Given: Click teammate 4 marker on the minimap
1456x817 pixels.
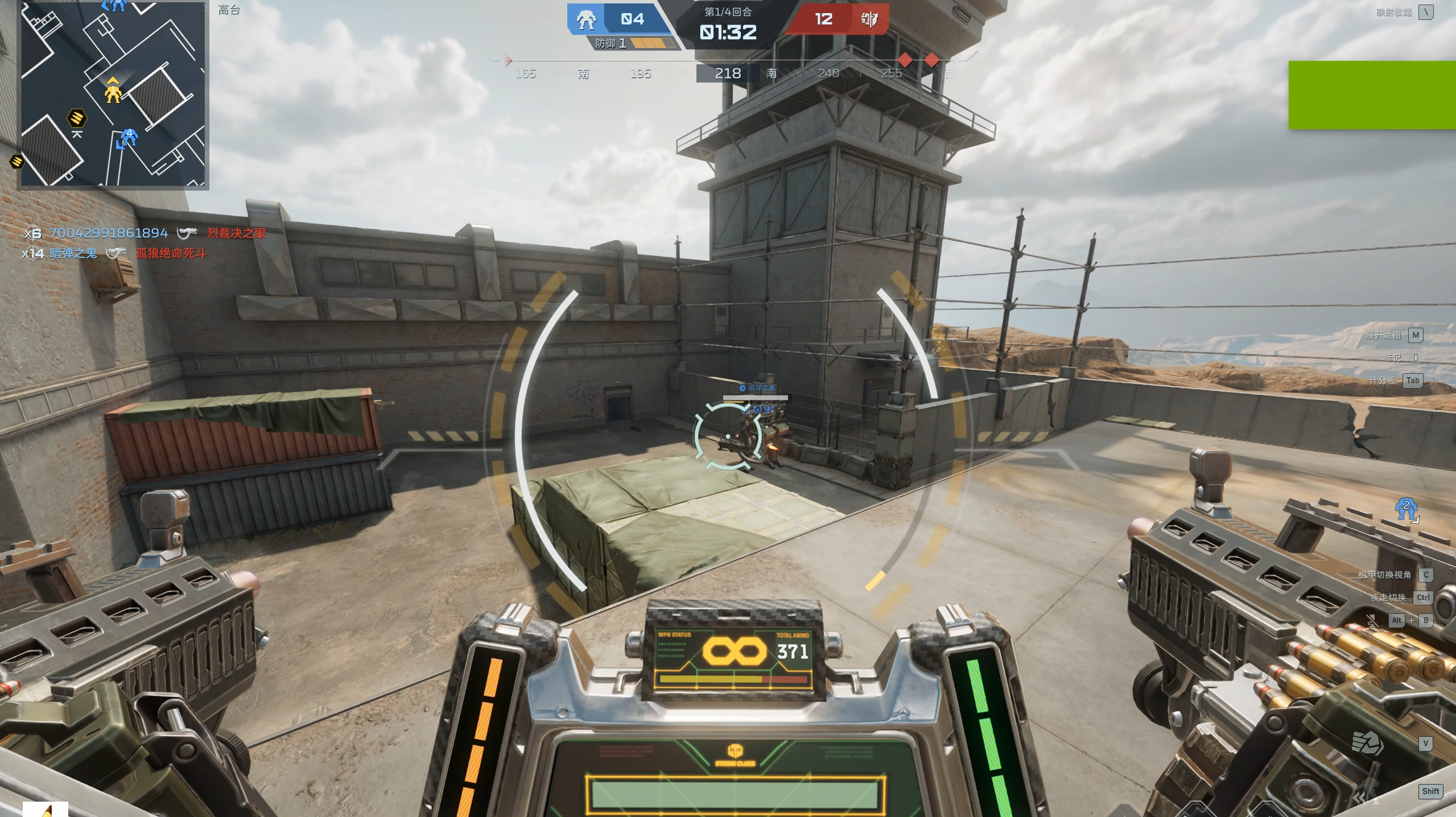Looking at the screenshot, I should (129, 137).
